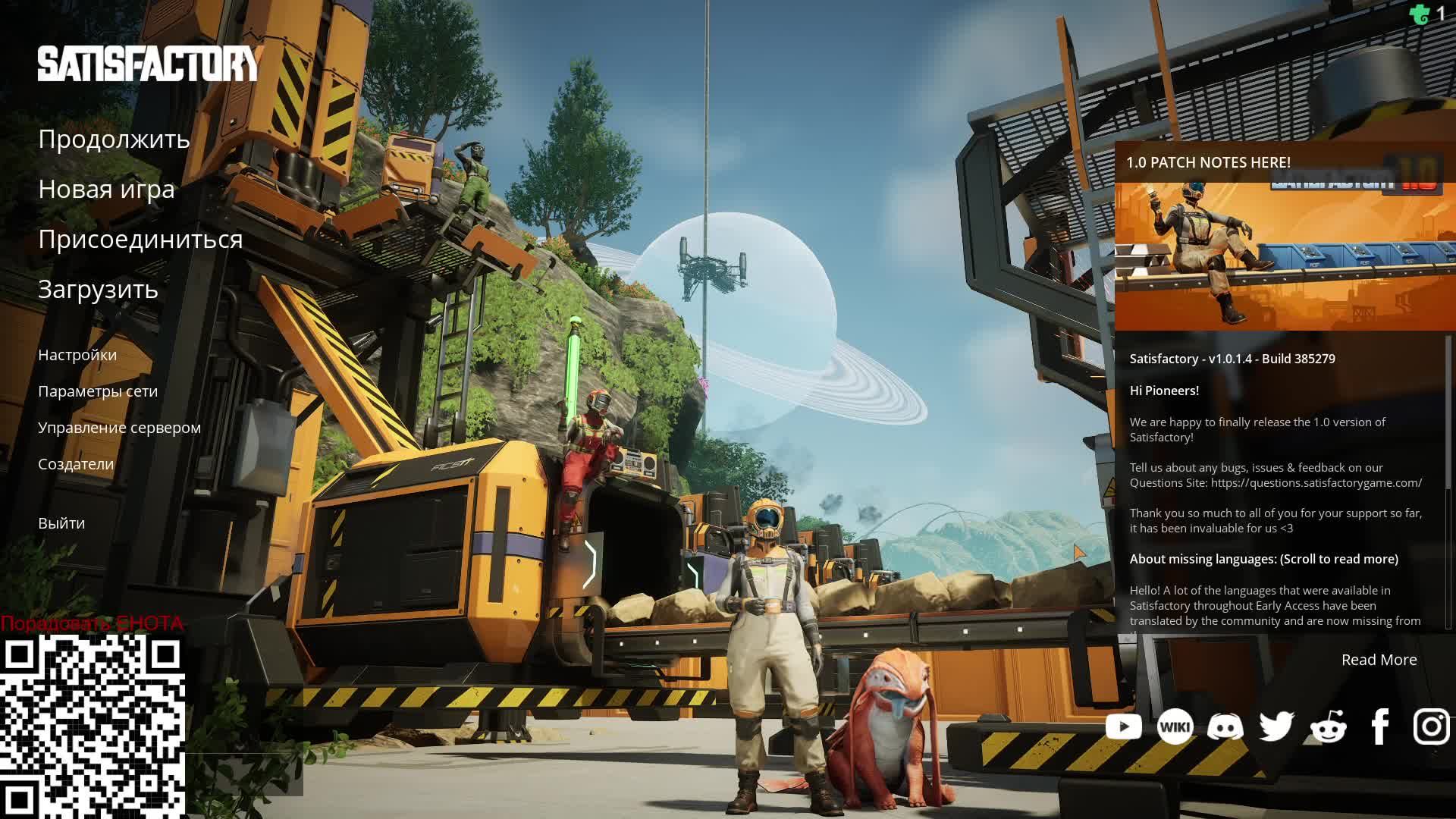
Task: Open the Загрузить load game menu
Action: 98,290
